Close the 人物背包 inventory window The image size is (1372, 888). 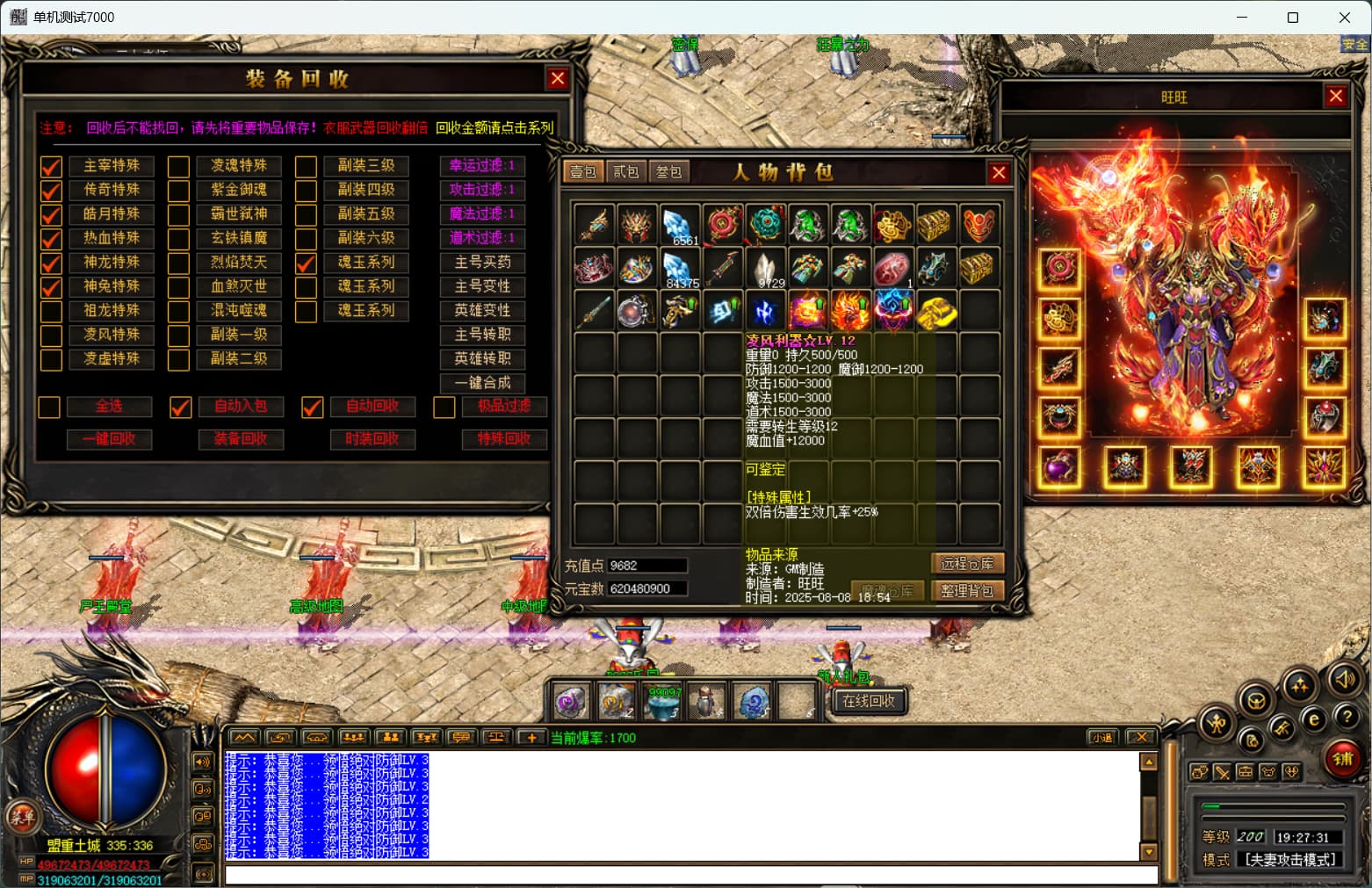tap(999, 173)
